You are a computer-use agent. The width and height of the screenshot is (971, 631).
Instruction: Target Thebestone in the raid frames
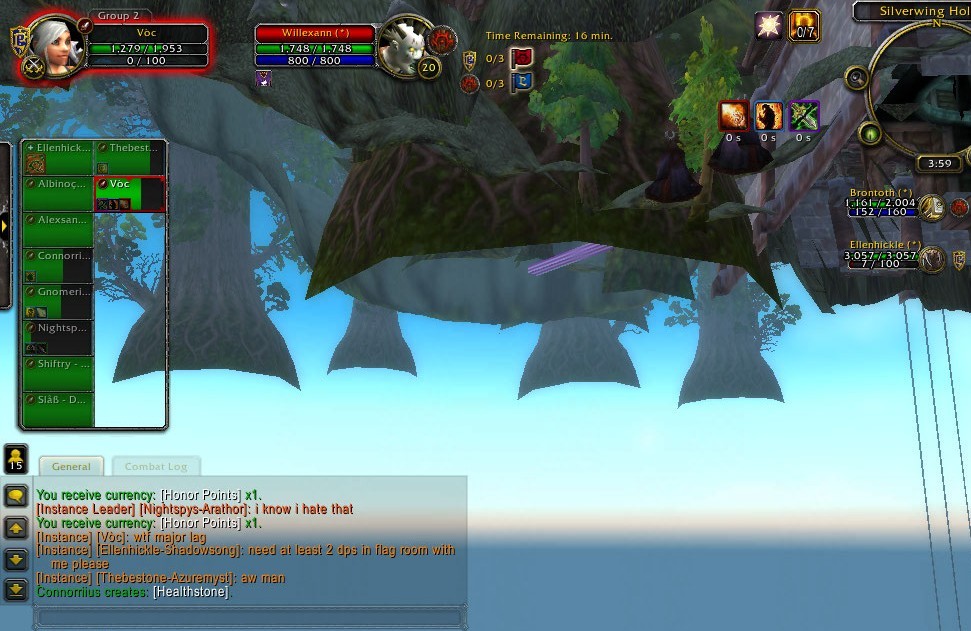(129, 157)
